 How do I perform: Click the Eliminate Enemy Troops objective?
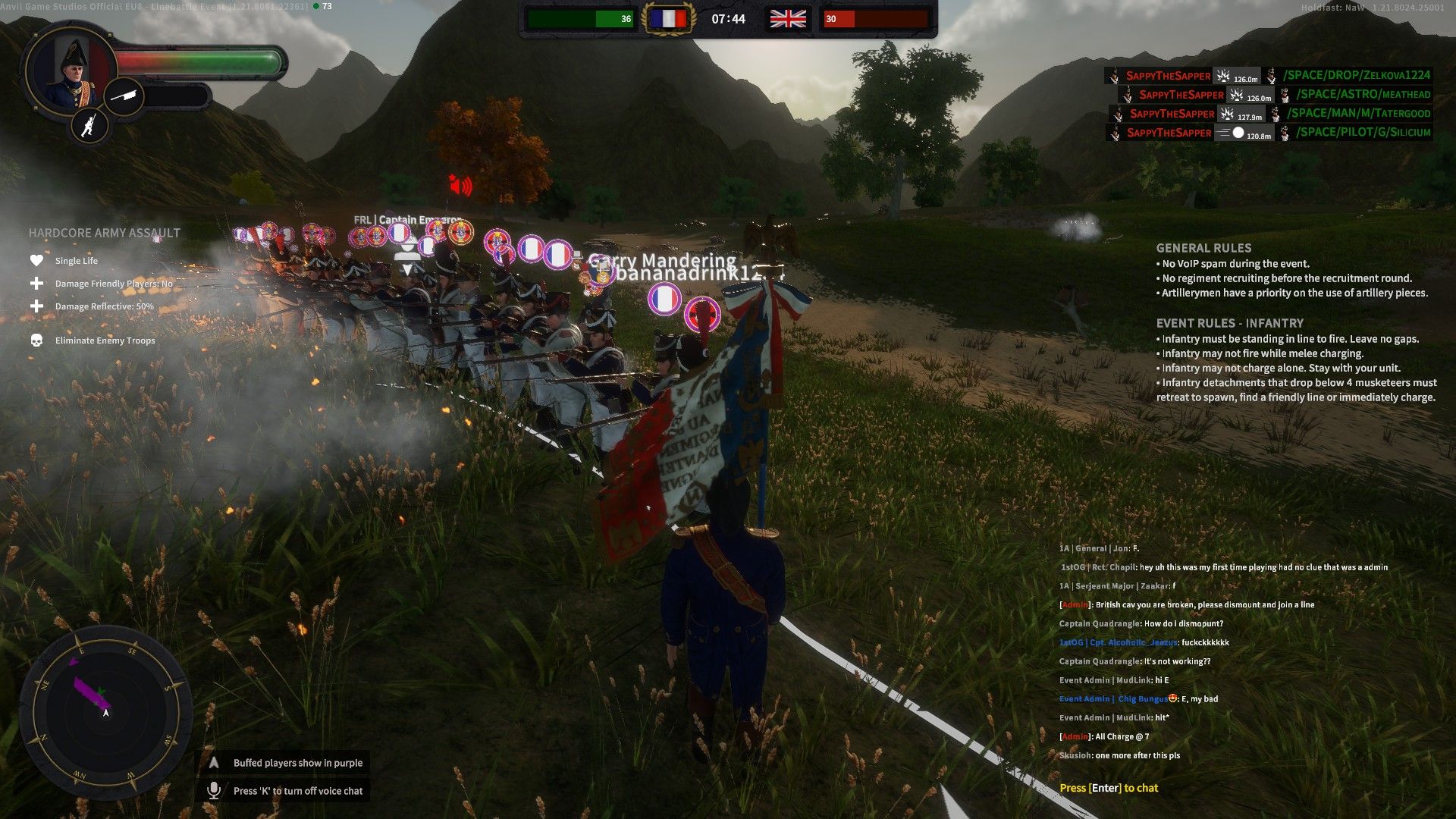[x=105, y=340]
